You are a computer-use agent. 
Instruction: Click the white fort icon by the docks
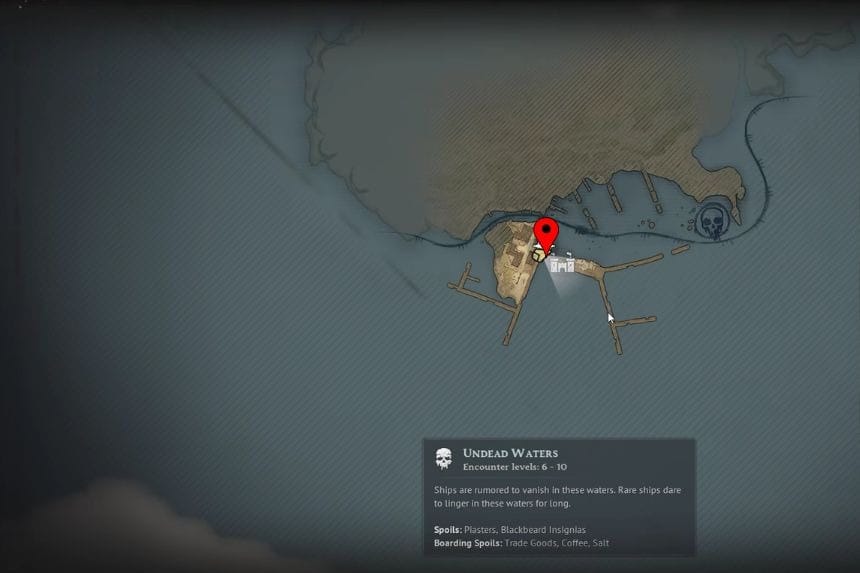562,263
